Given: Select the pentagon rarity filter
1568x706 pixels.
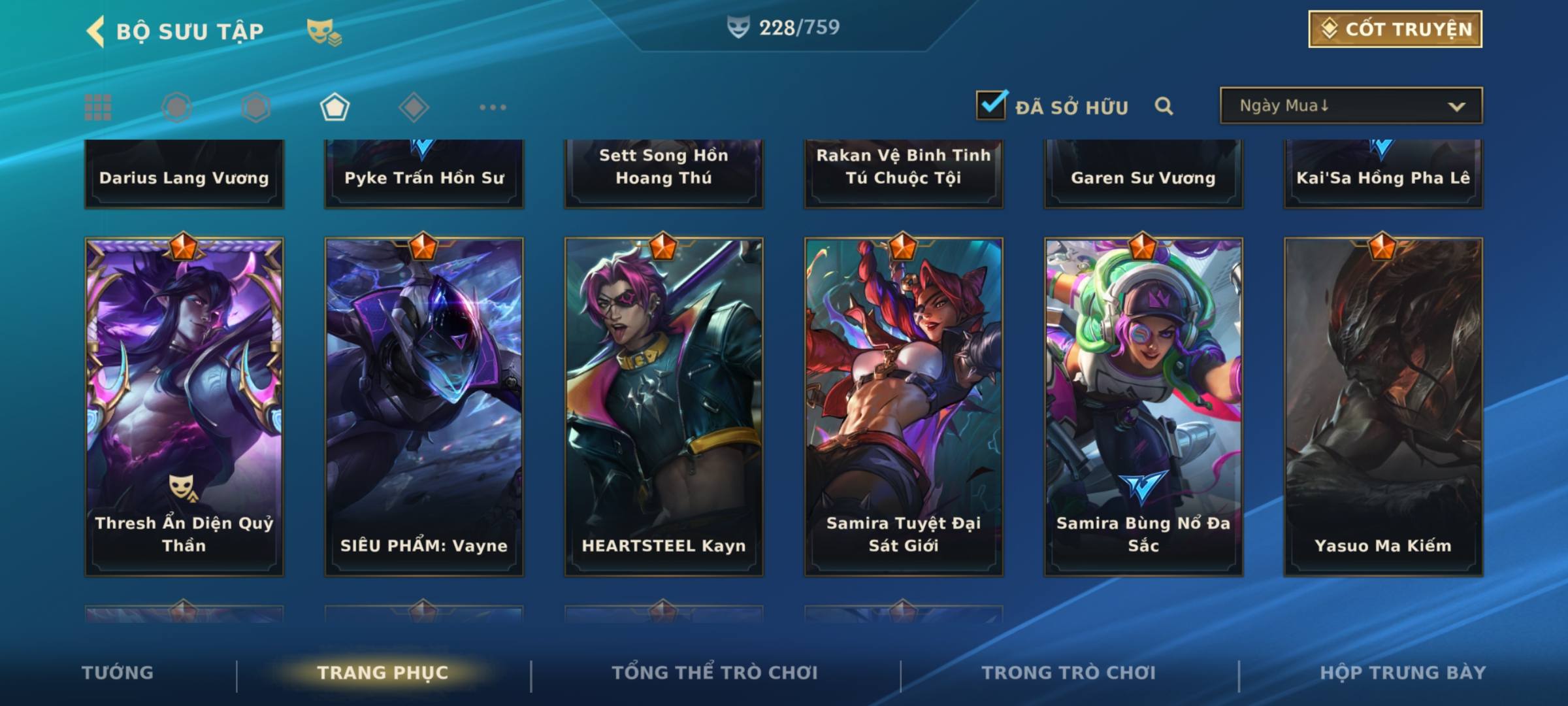Looking at the screenshot, I should (x=335, y=107).
